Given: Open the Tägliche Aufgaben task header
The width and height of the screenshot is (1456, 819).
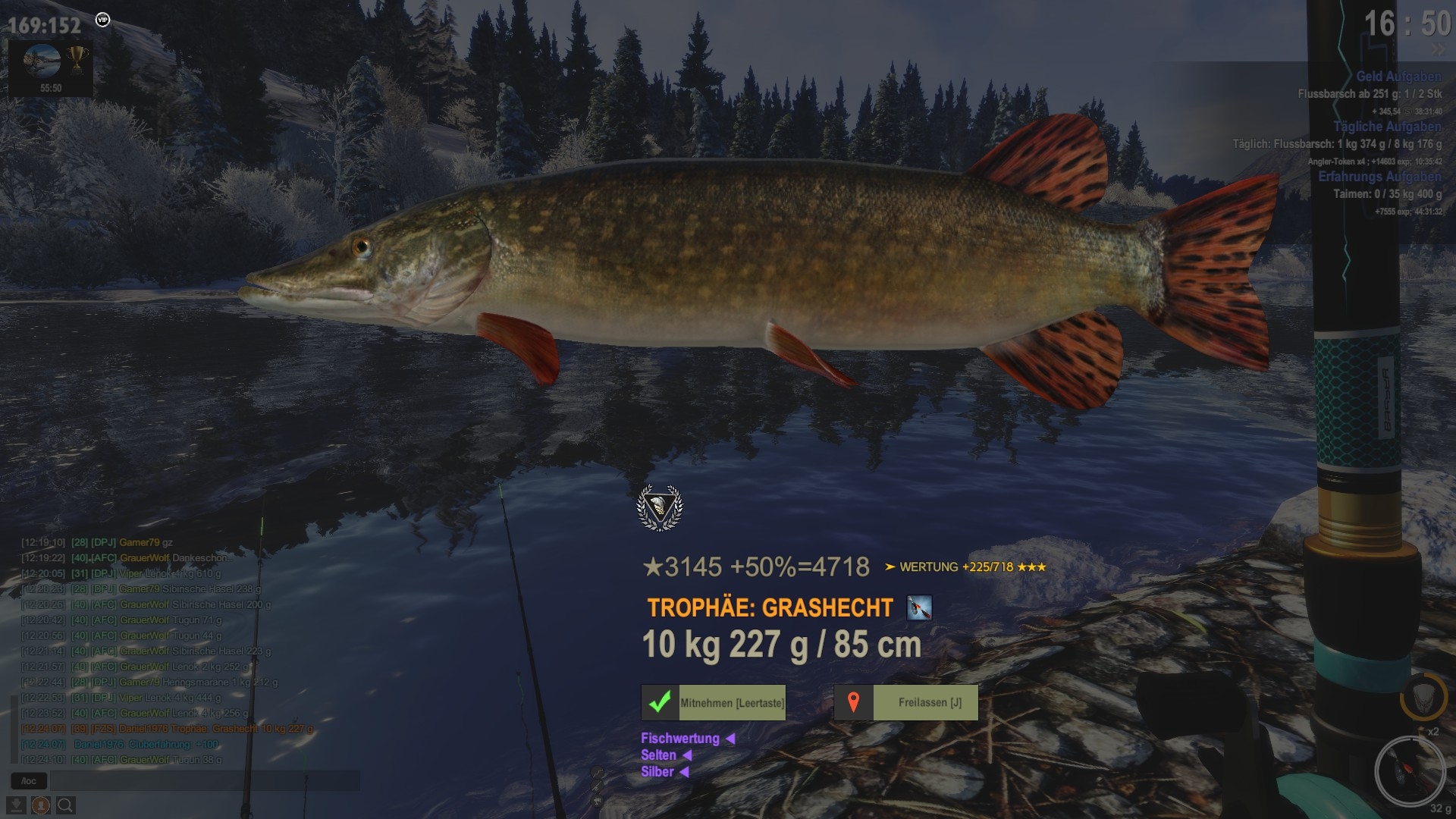Looking at the screenshot, I should [1387, 127].
